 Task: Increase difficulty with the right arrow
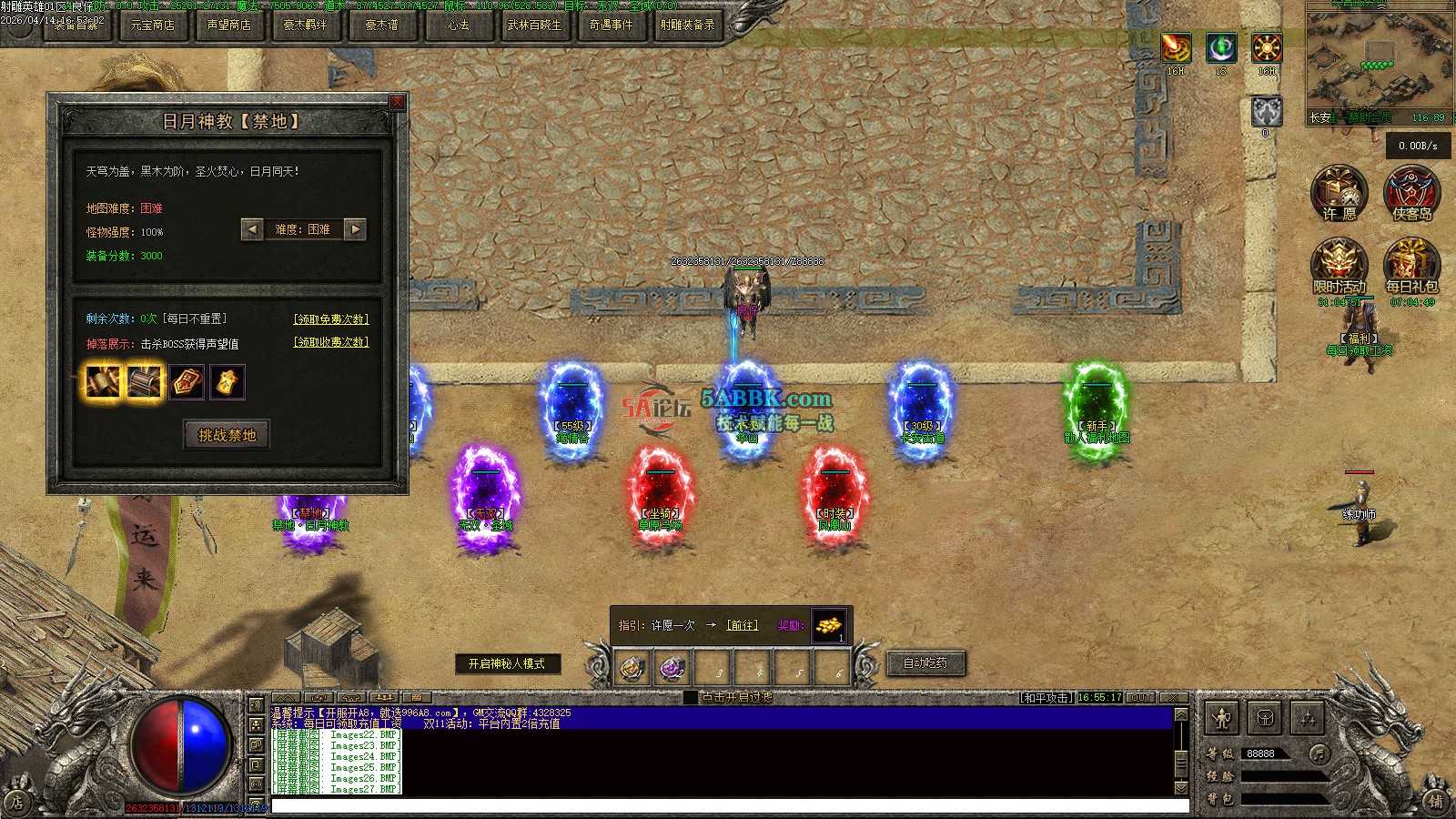click(356, 229)
